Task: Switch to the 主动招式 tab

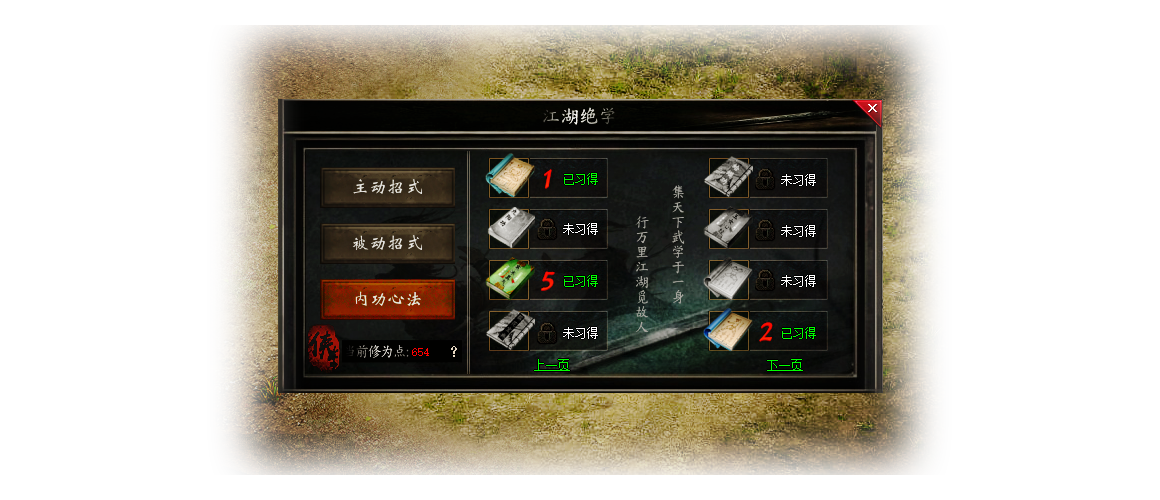Action: [388, 187]
